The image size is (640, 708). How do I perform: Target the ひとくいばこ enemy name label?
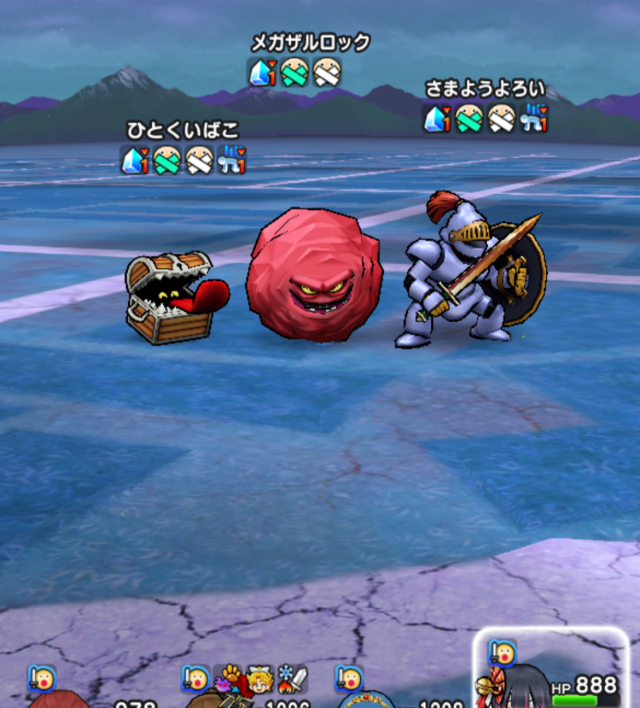(183, 131)
